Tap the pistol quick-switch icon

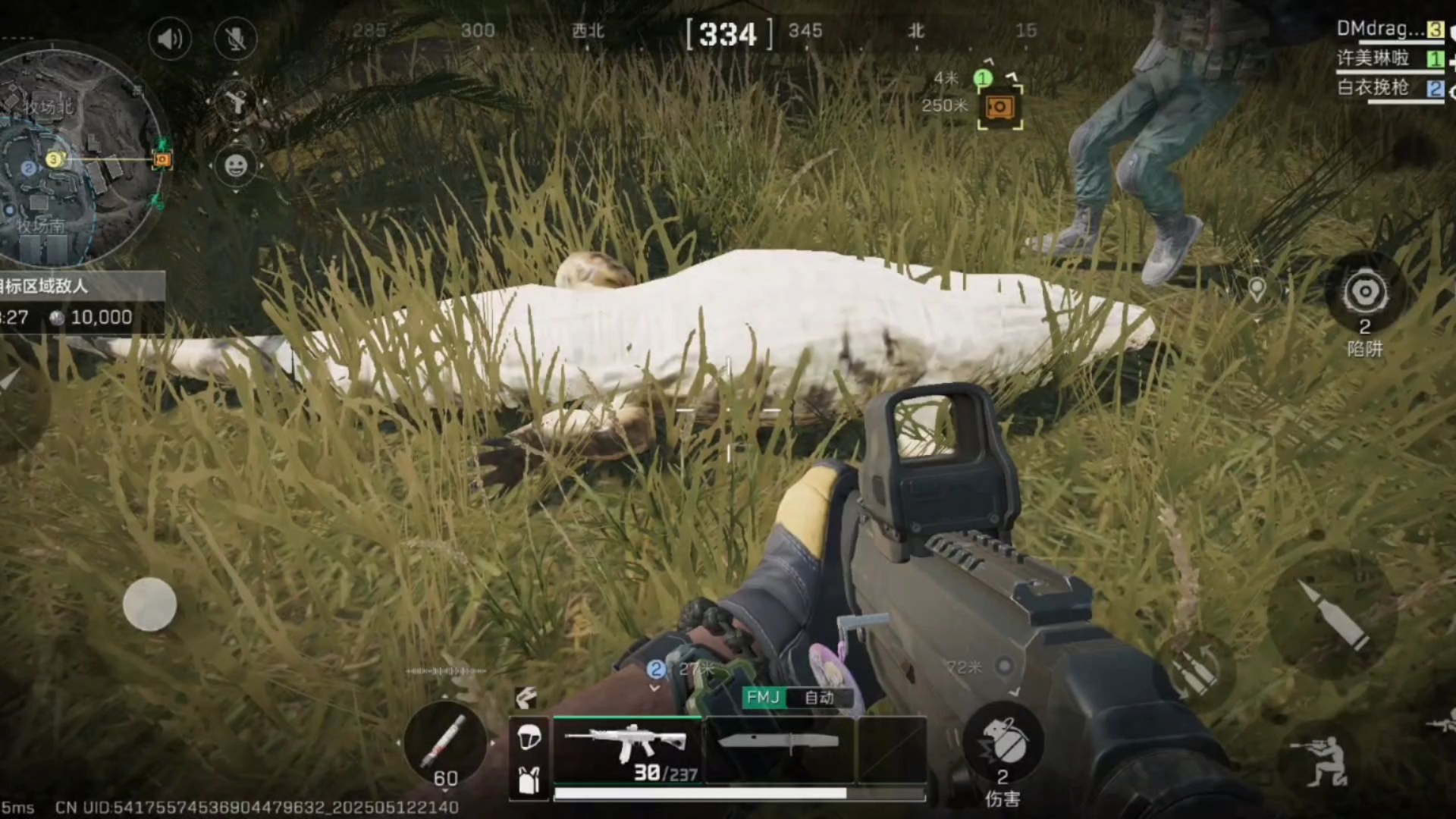click(x=236, y=102)
